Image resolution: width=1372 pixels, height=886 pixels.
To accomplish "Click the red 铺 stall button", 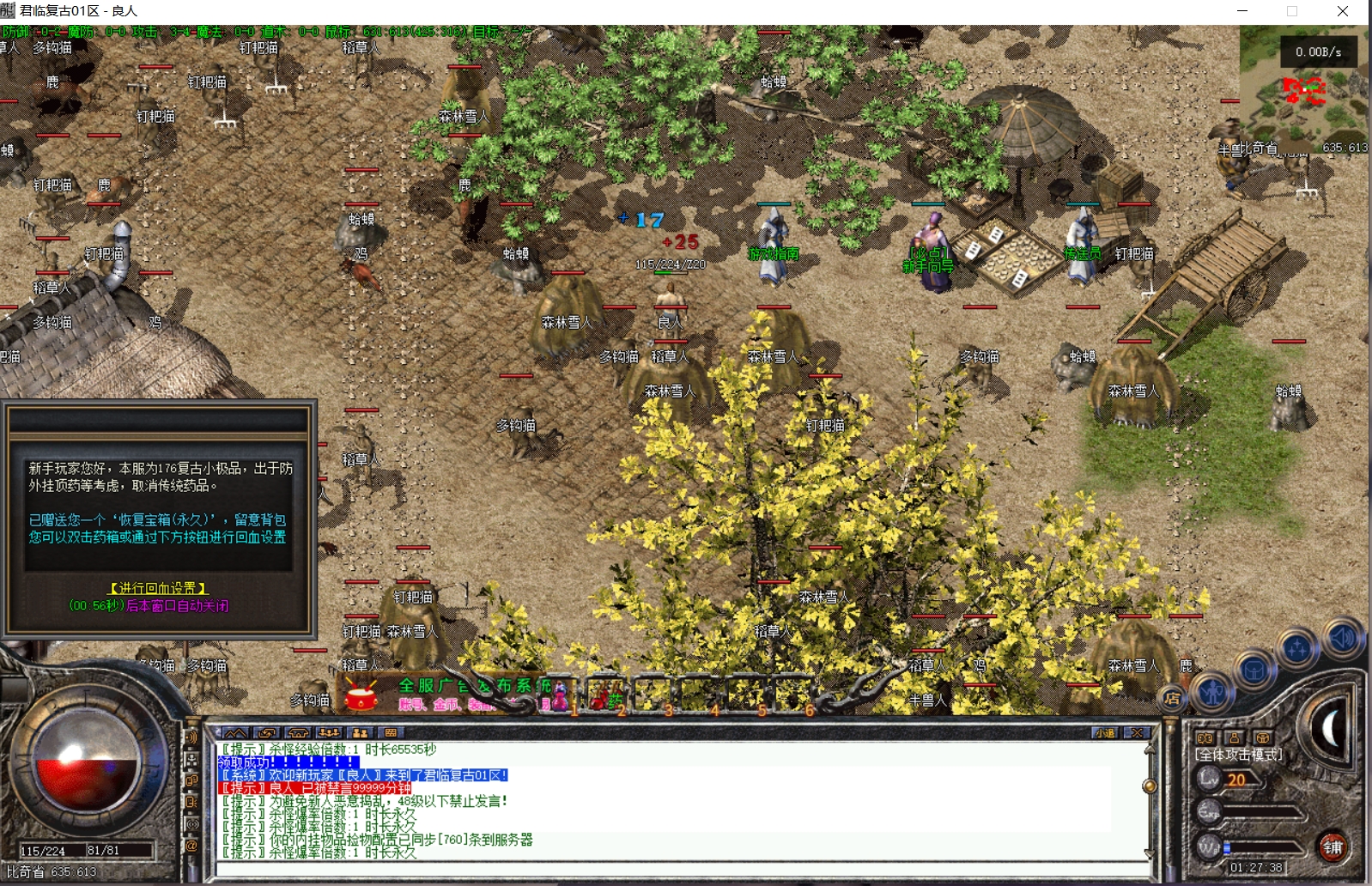I will pyautogui.click(x=1332, y=847).
